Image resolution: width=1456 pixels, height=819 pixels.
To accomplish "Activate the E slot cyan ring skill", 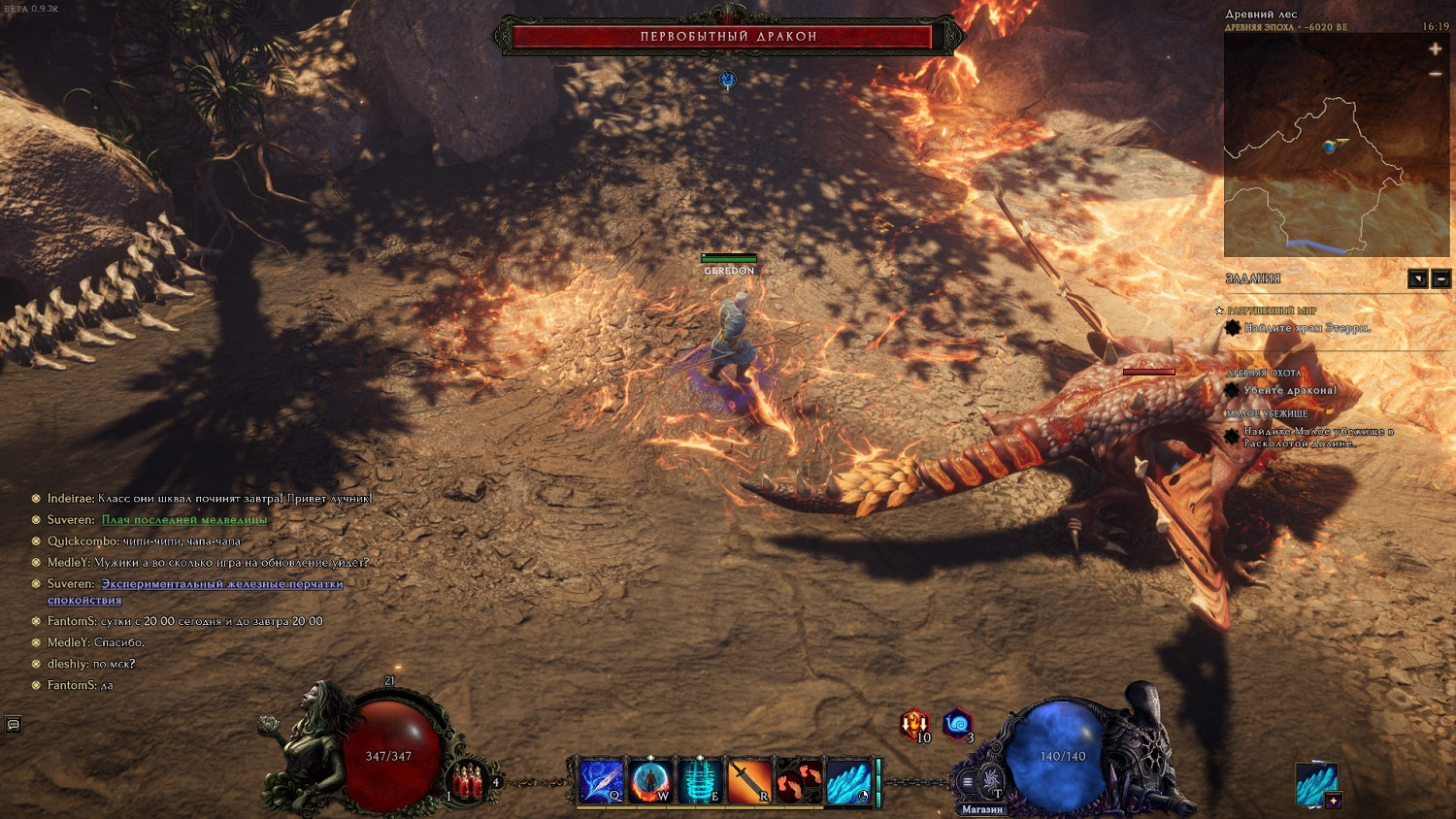I will tap(699, 781).
